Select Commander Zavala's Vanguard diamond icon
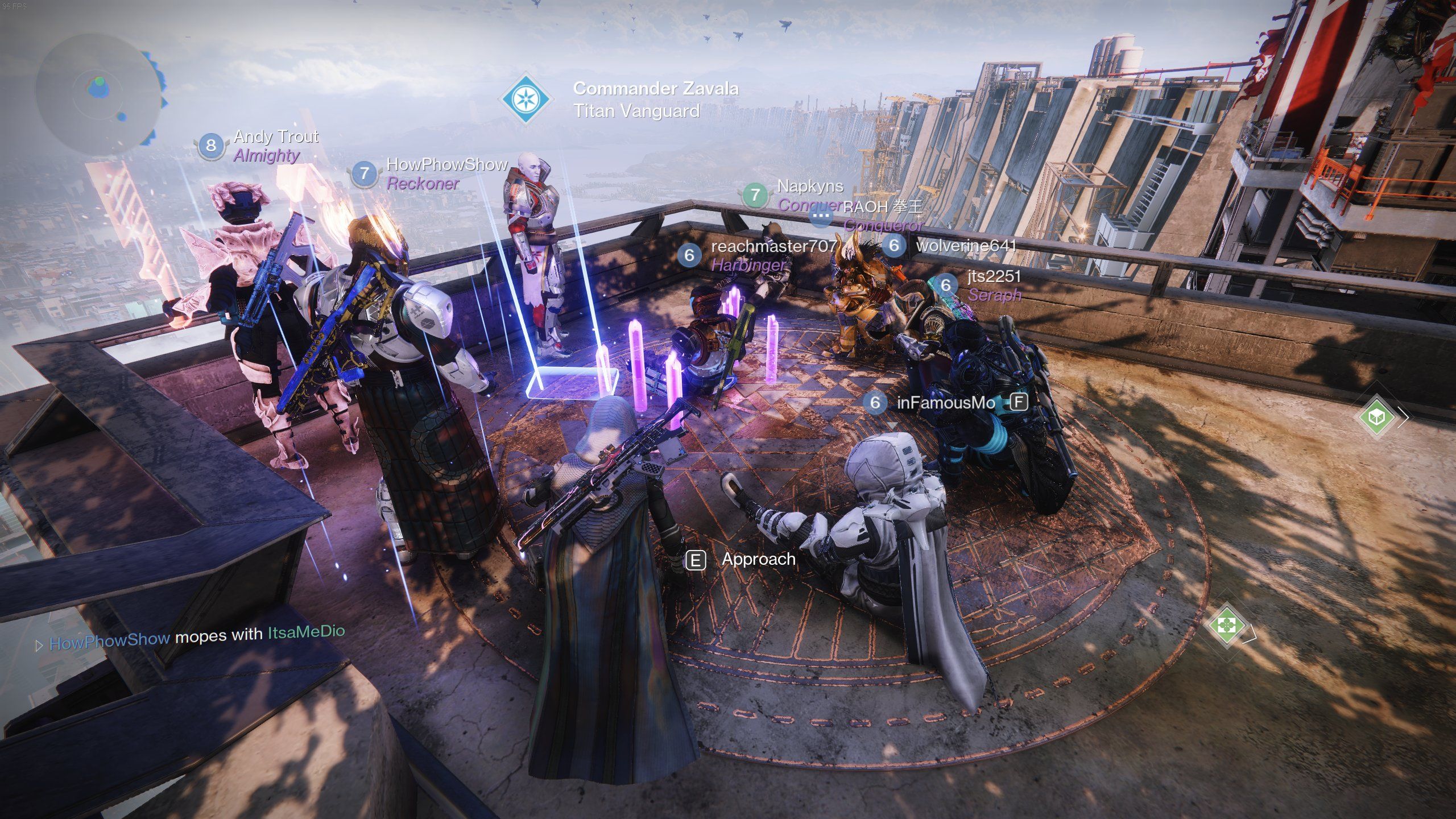The width and height of the screenshot is (1456, 819). [526, 99]
